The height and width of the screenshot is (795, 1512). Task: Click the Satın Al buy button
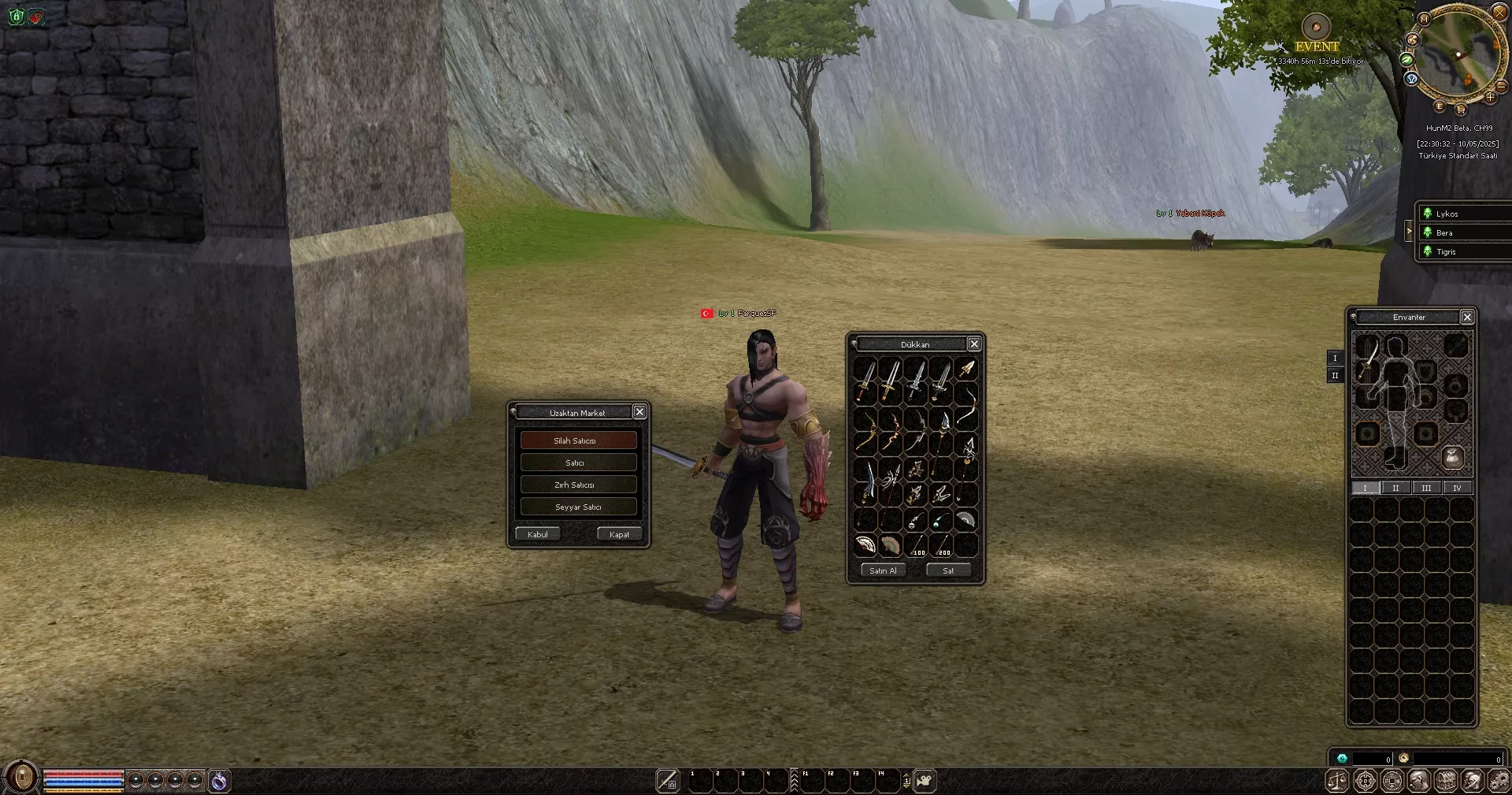[883, 570]
